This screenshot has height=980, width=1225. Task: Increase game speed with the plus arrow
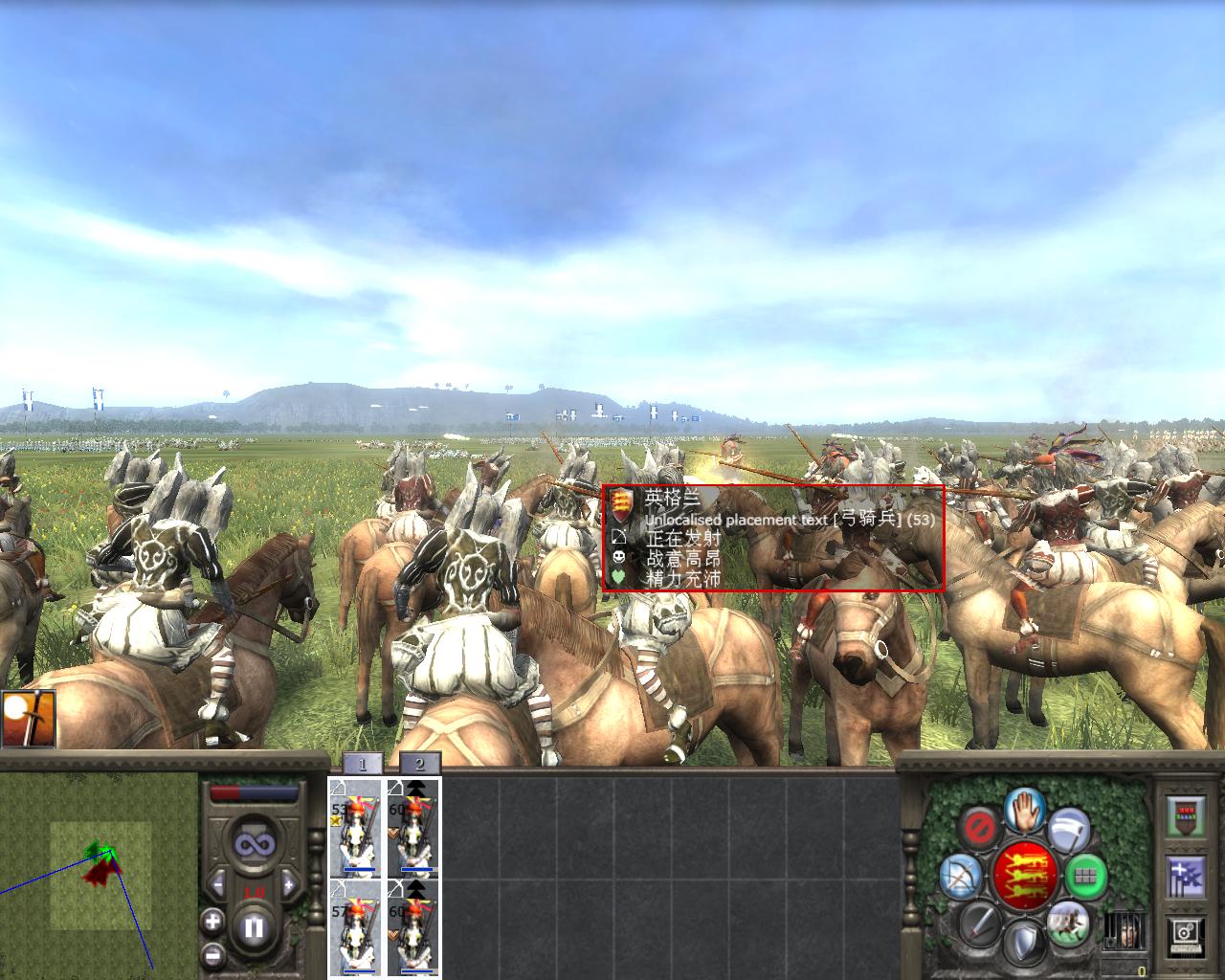coord(288,885)
